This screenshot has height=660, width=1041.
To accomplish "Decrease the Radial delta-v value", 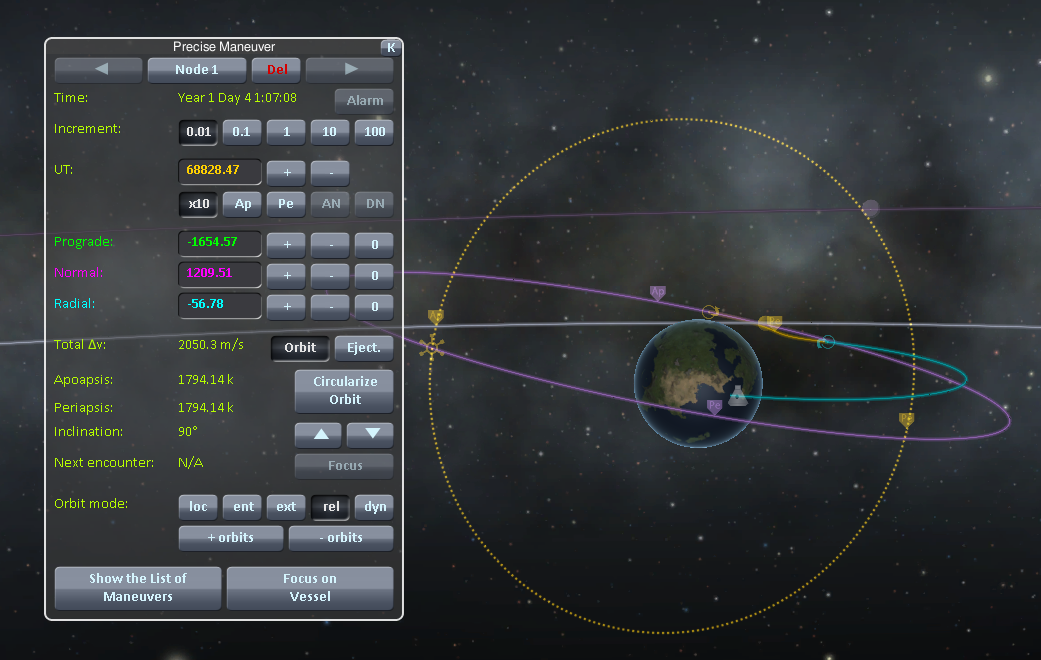I will pos(330,307).
